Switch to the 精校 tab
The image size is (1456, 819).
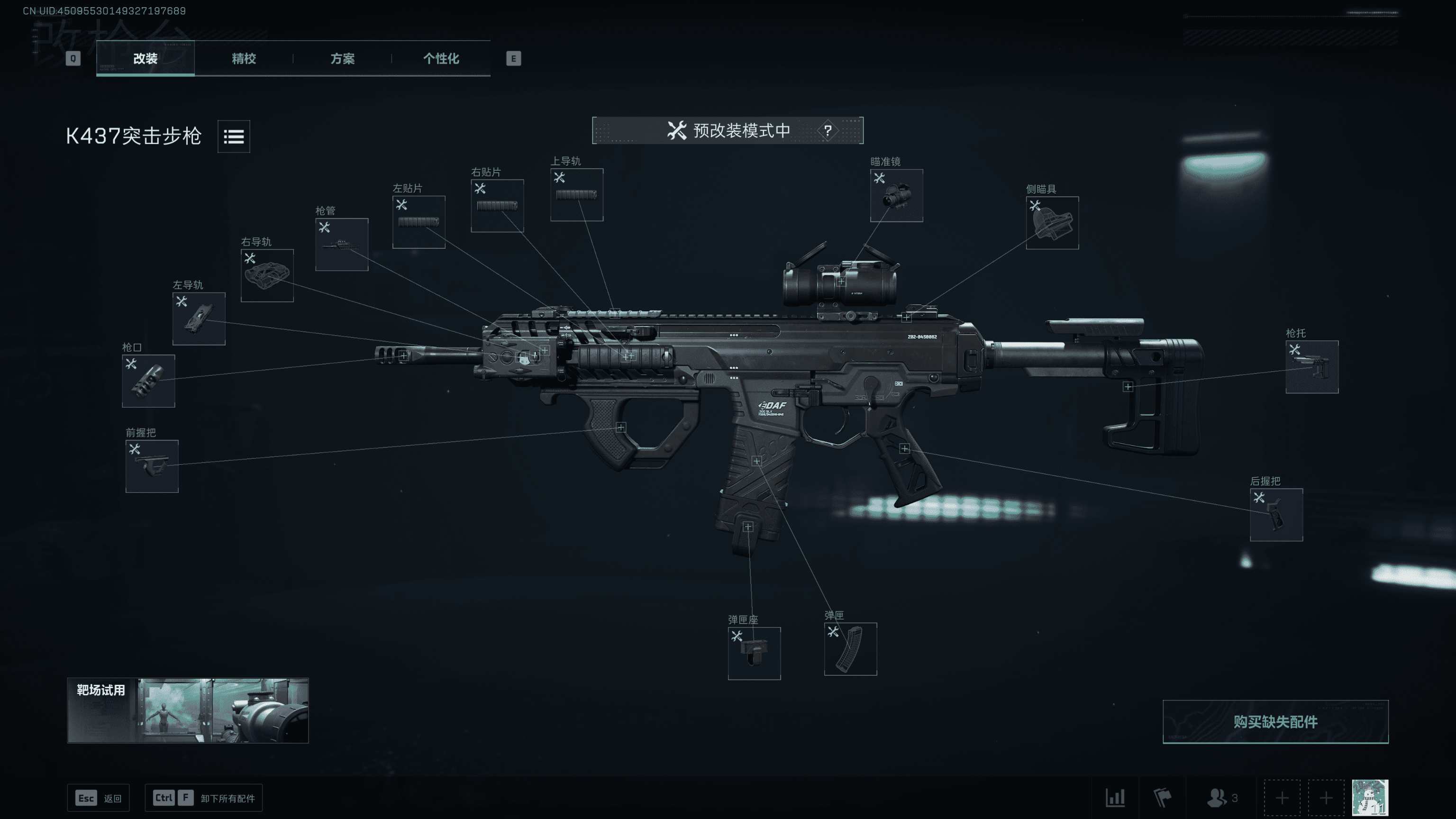(244, 58)
